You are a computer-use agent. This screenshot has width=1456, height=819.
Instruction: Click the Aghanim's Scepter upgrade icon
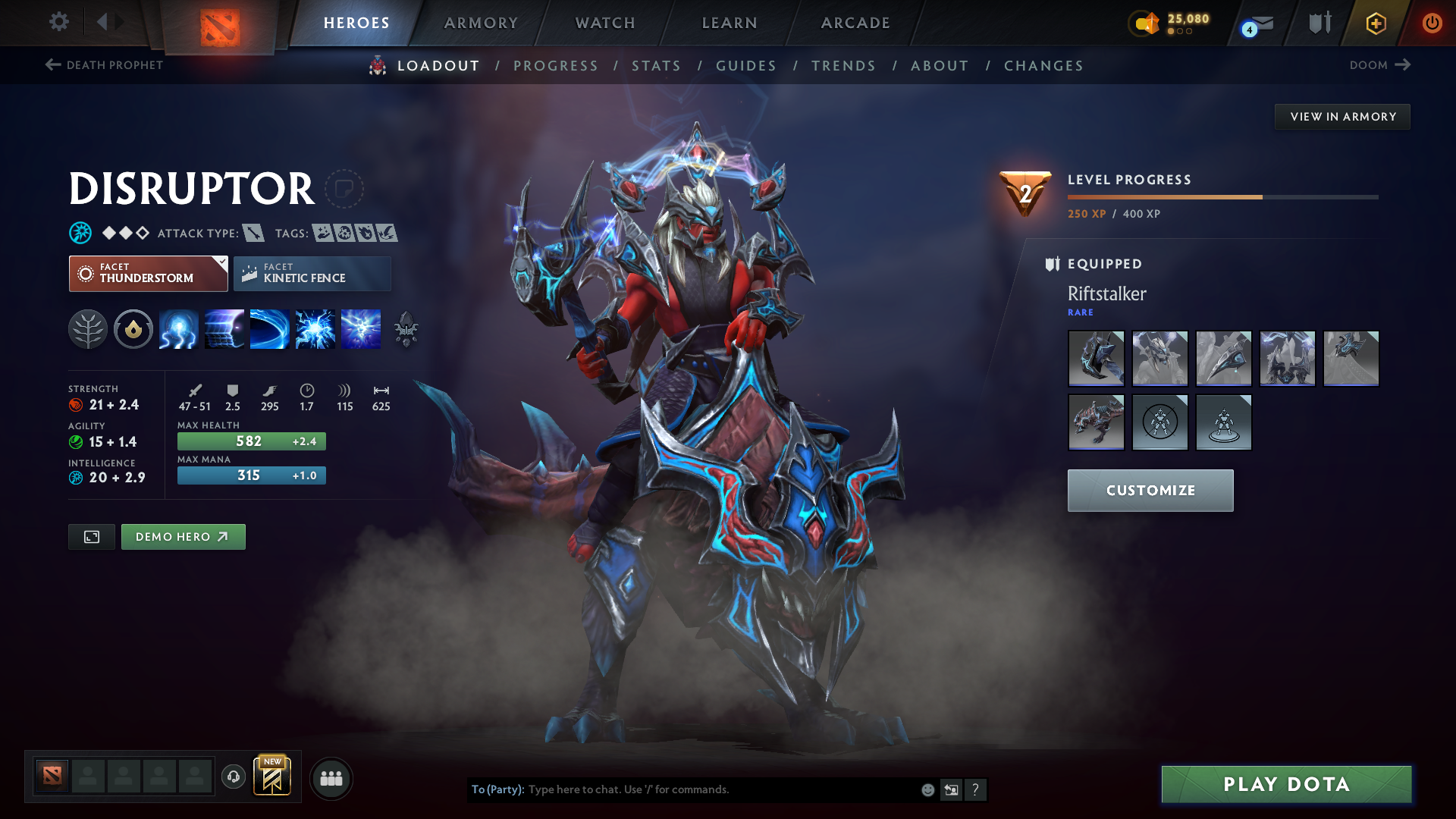coord(406,329)
